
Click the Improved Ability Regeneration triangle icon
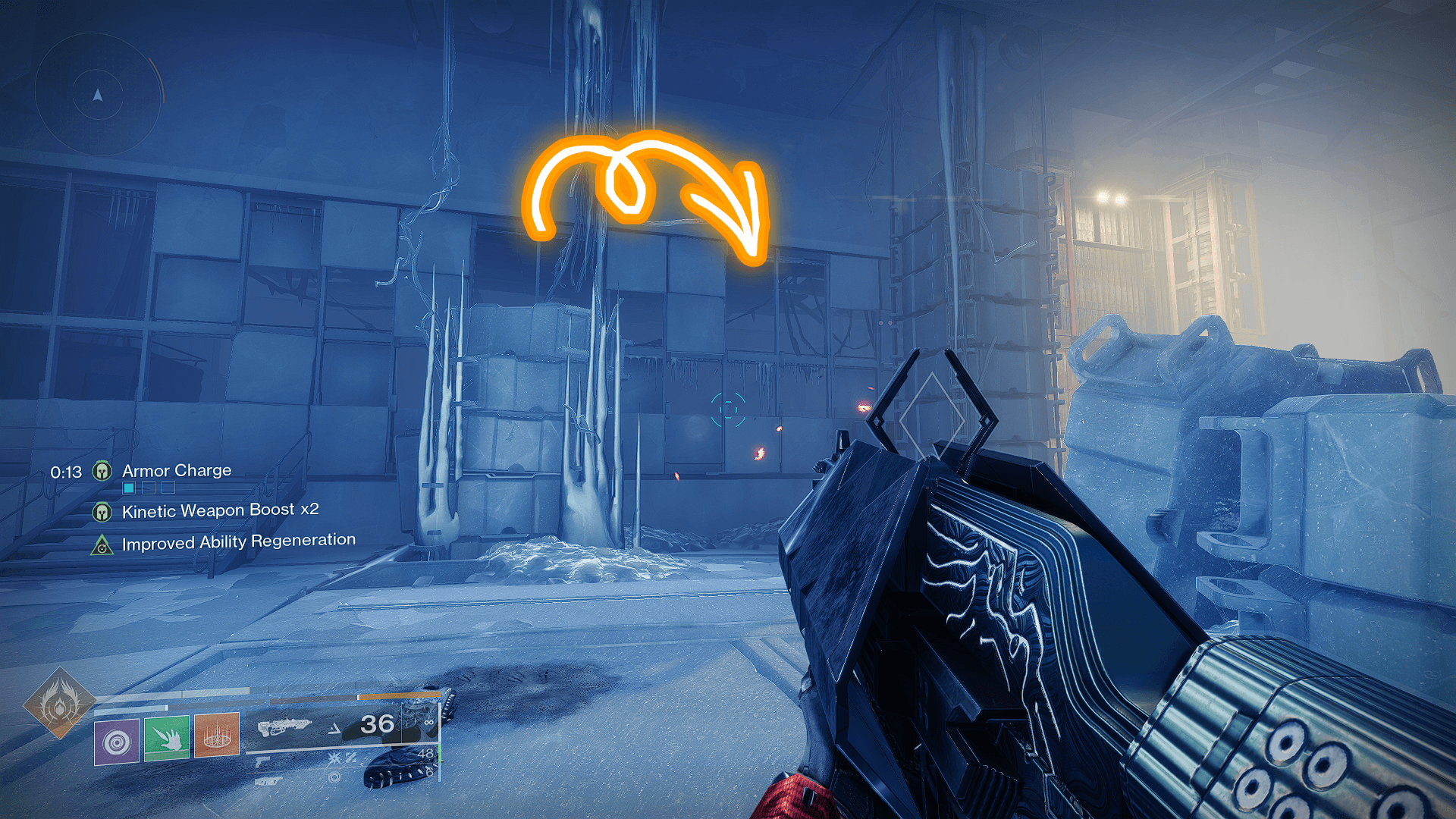point(102,544)
